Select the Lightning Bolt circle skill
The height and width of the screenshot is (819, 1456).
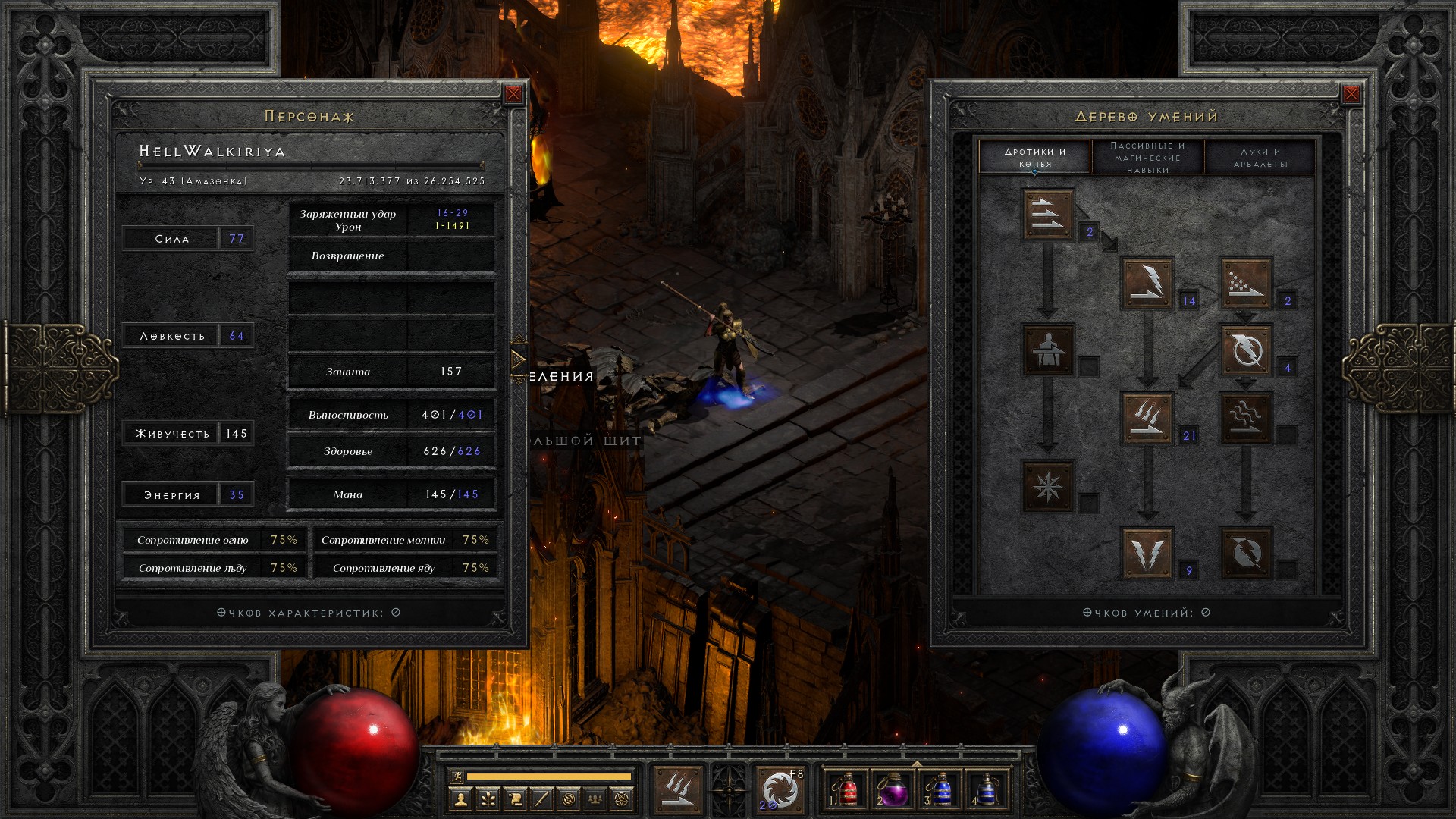tap(1246, 350)
